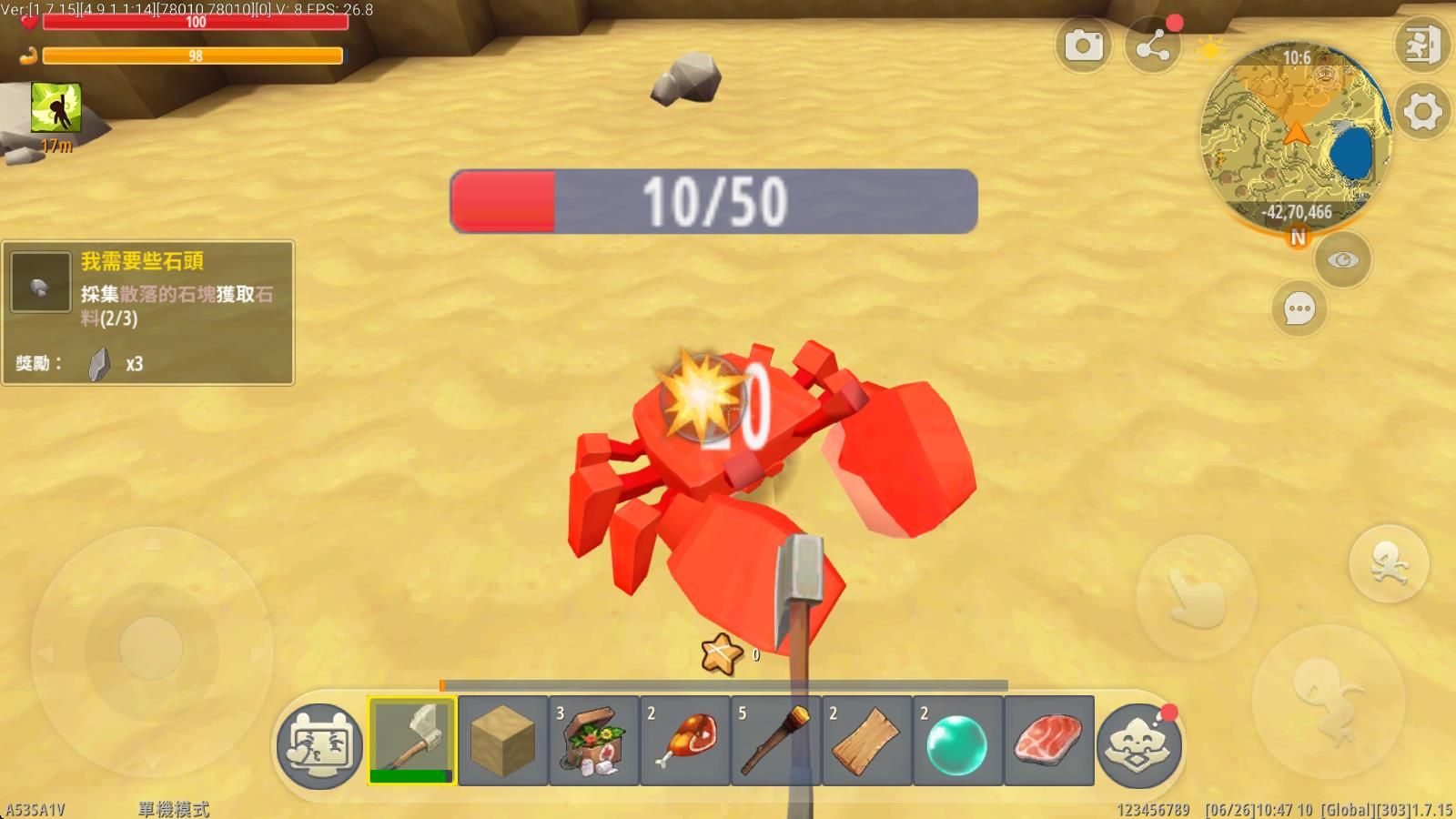Select the raw meat slot

(1048, 740)
